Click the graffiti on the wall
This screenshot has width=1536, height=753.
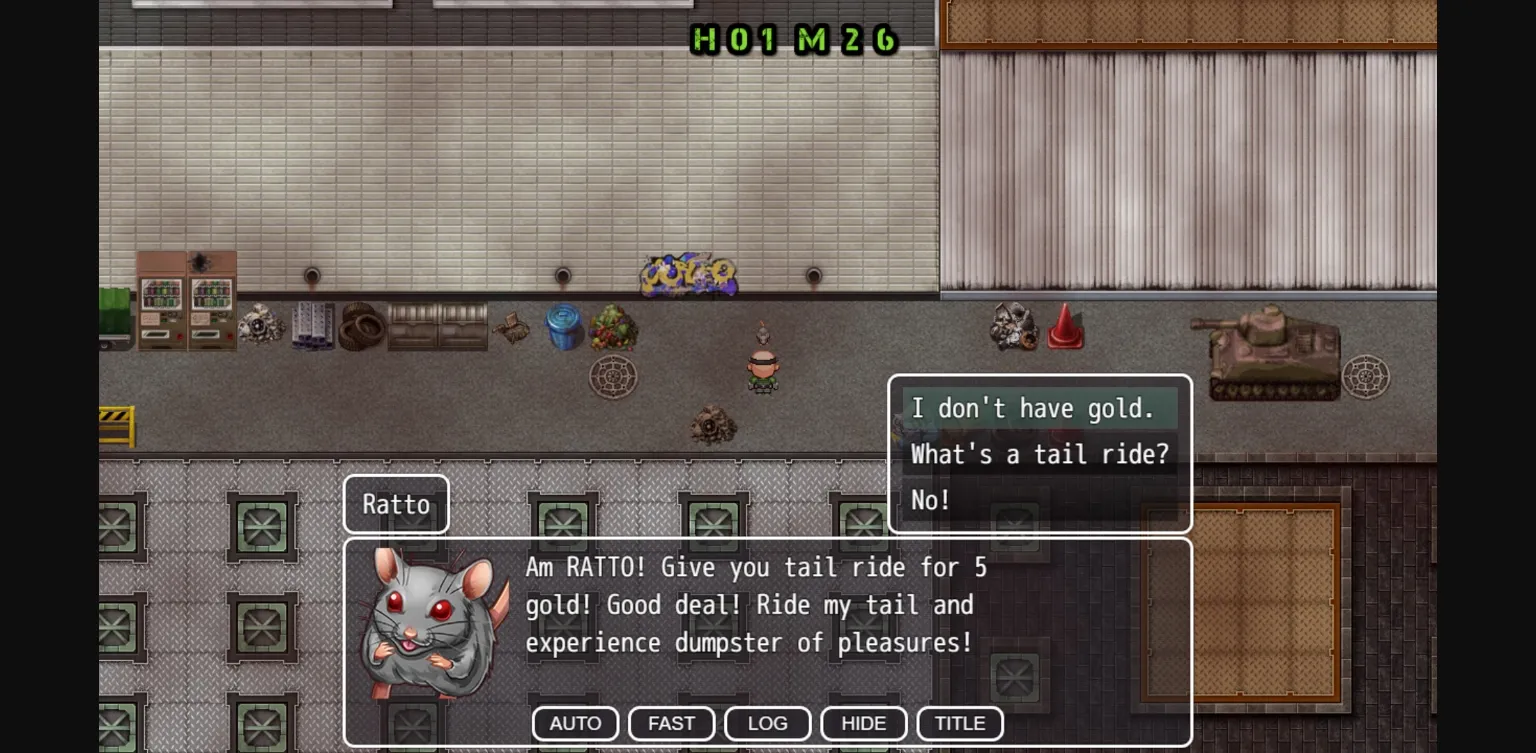(688, 275)
